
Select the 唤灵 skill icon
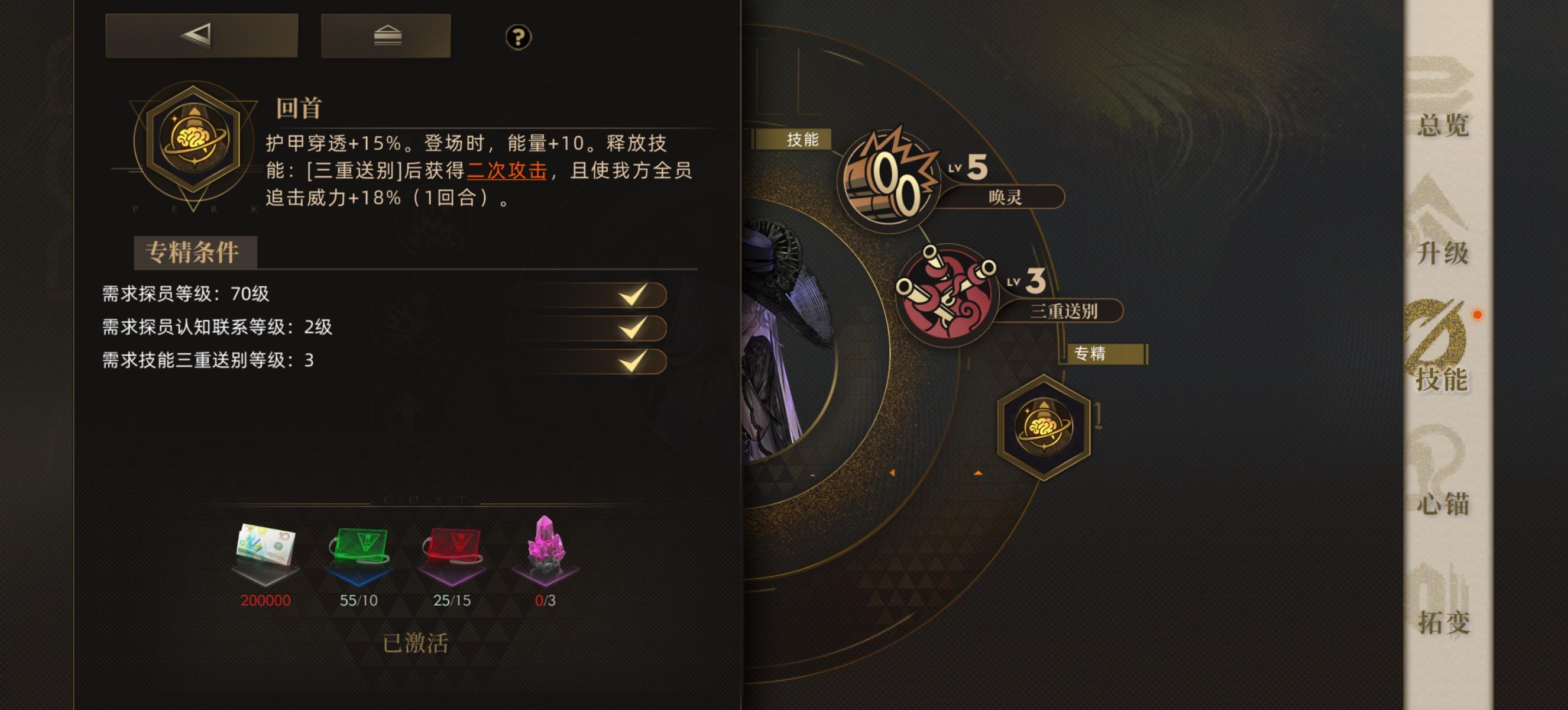(891, 176)
